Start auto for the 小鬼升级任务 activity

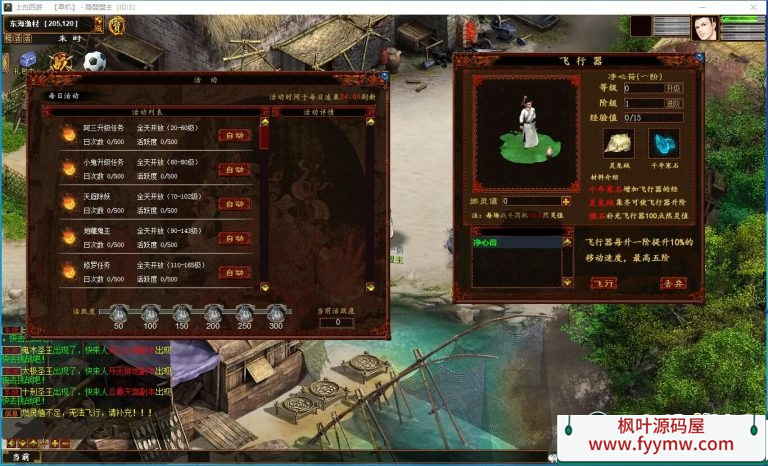[x=235, y=169]
